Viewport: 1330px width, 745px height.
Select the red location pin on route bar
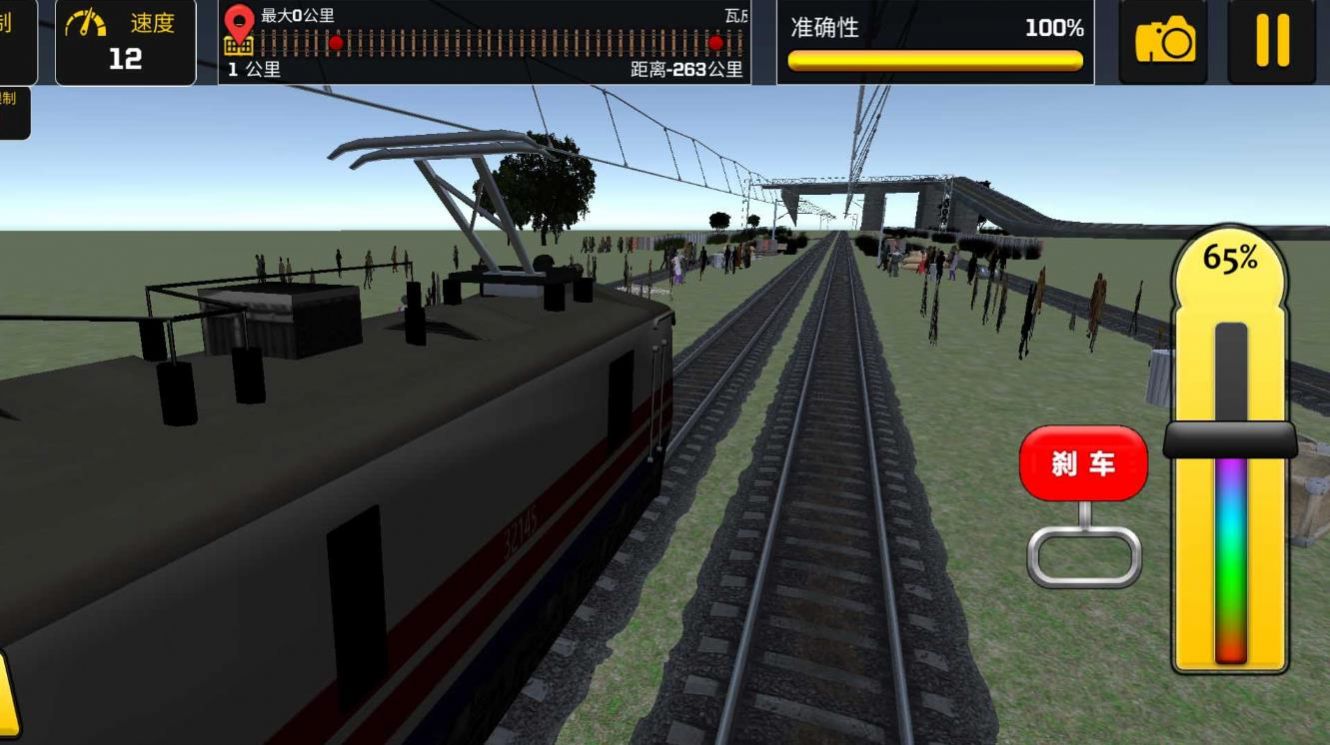239,23
